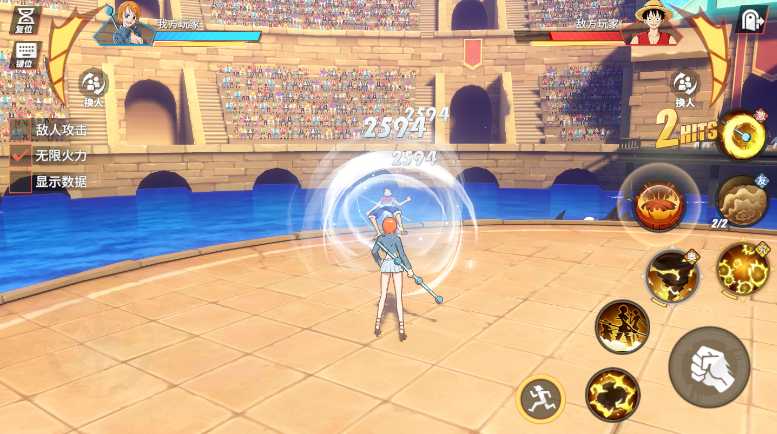Click the 复位 reset hourglass button
Image resolution: width=777 pixels, height=434 pixels.
pyautogui.click(x=25, y=17)
